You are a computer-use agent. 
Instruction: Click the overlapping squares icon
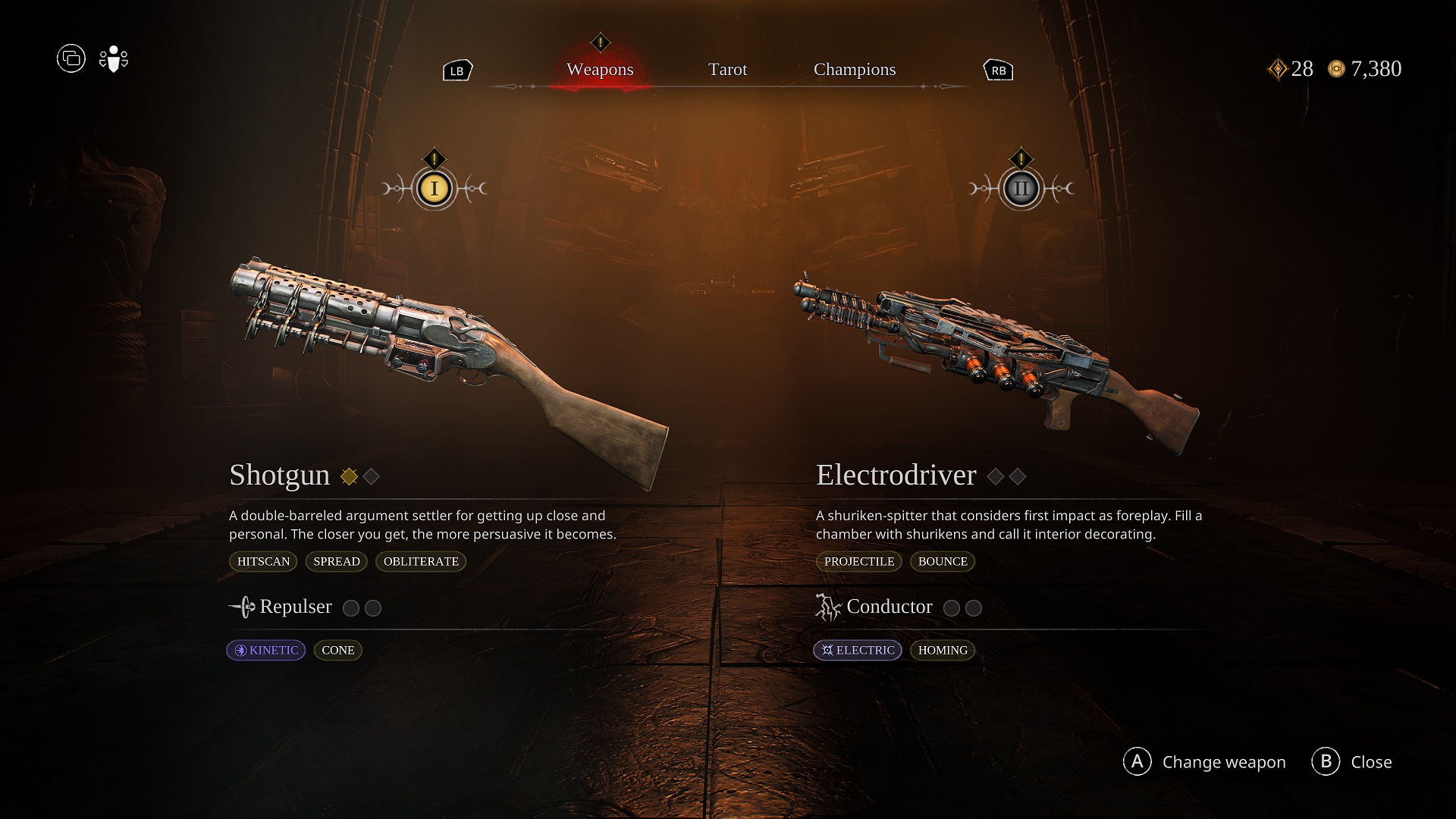(71, 58)
